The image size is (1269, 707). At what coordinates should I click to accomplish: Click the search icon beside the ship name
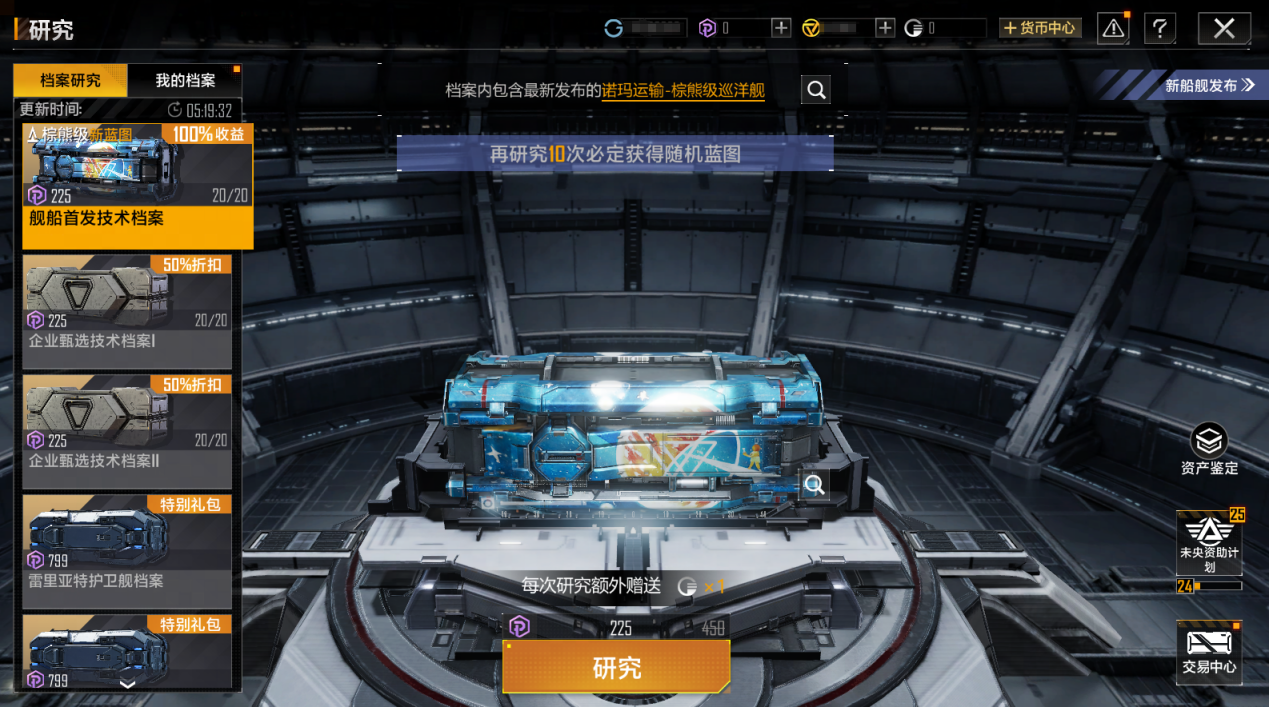(x=816, y=90)
